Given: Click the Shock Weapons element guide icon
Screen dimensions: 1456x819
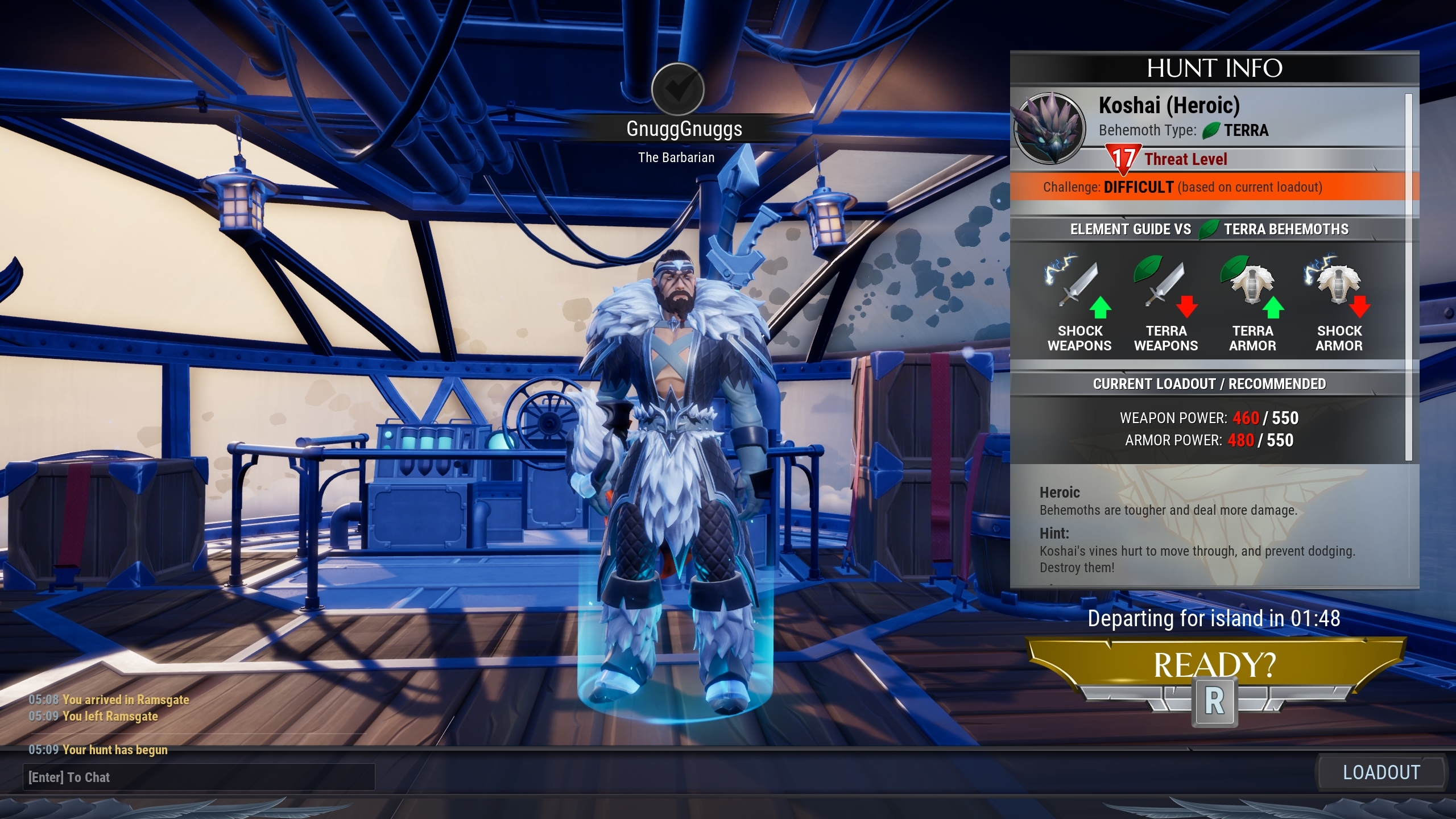Looking at the screenshot, I should (x=1078, y=286).
